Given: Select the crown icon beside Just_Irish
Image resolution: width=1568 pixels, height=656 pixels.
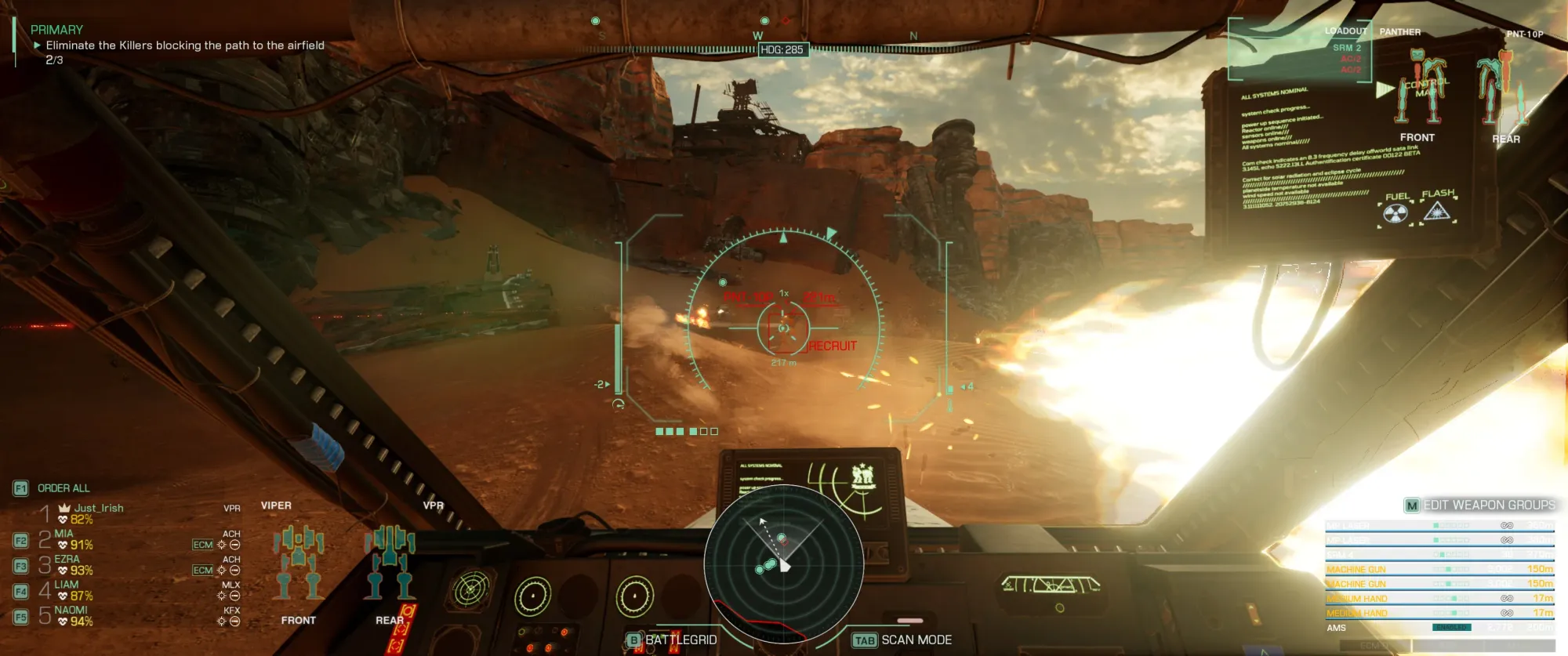Looking at the screenshot, I should click(64, 507).
